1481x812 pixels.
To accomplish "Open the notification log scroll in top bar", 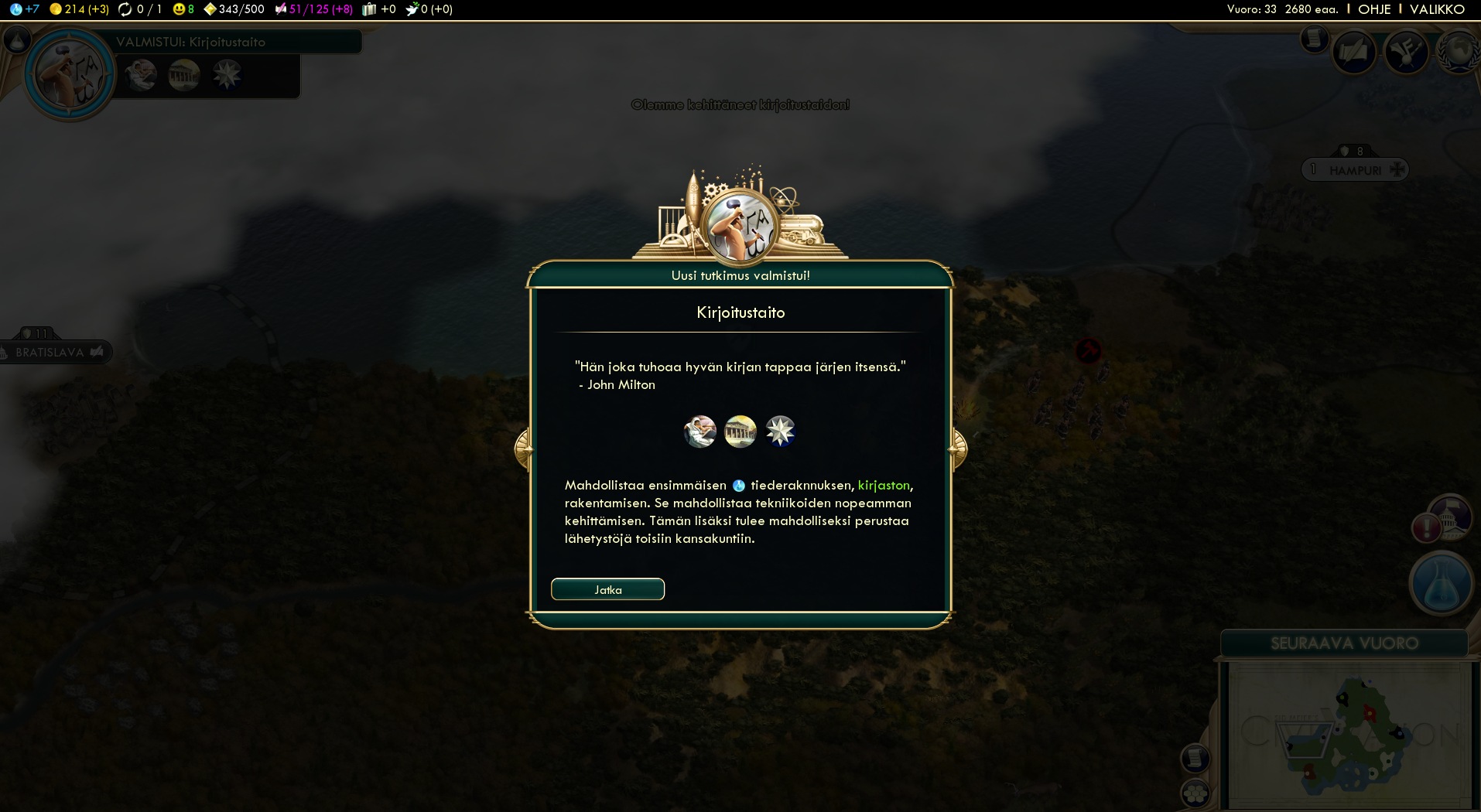I will [x=1314, y=39].
